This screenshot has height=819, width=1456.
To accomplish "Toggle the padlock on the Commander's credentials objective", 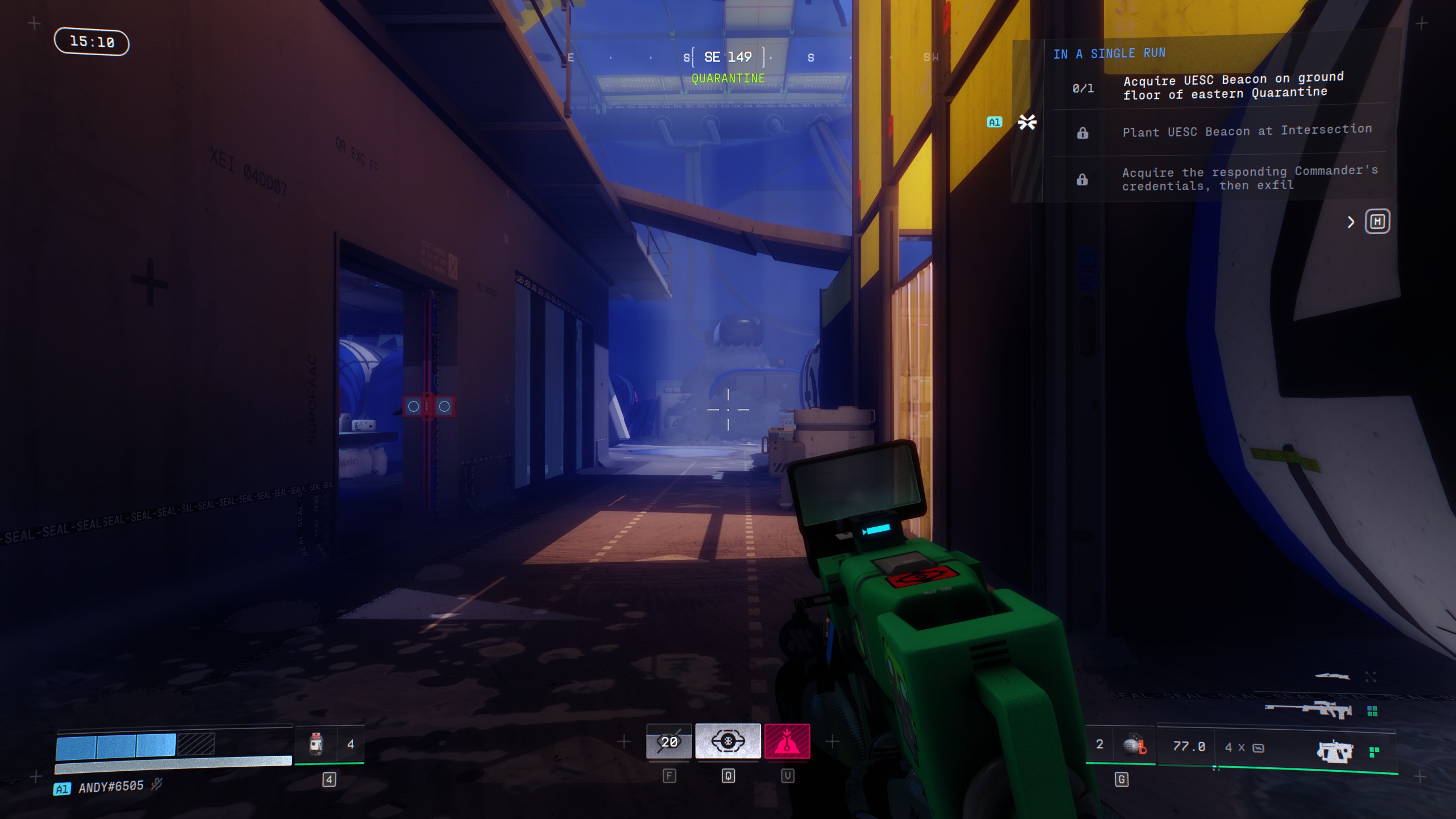I will pyautogui.click(x=1083, y=179).
